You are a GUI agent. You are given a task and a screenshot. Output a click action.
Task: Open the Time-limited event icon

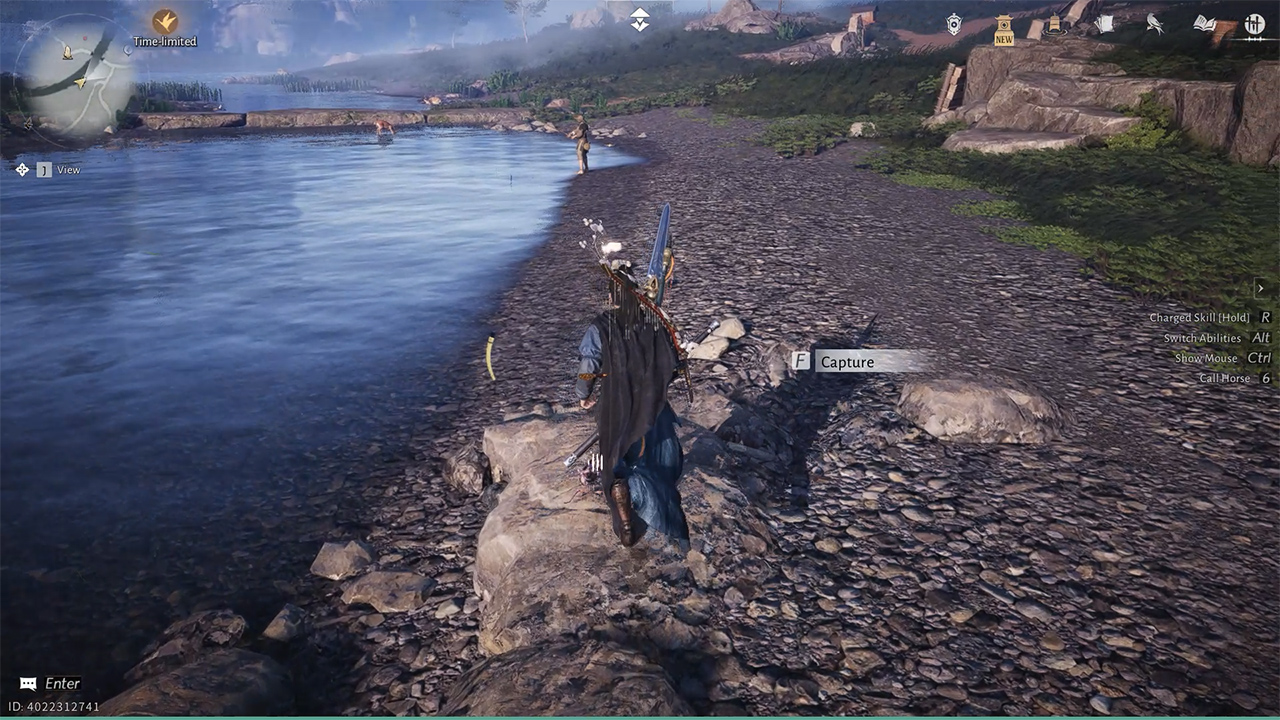[165, 21]
